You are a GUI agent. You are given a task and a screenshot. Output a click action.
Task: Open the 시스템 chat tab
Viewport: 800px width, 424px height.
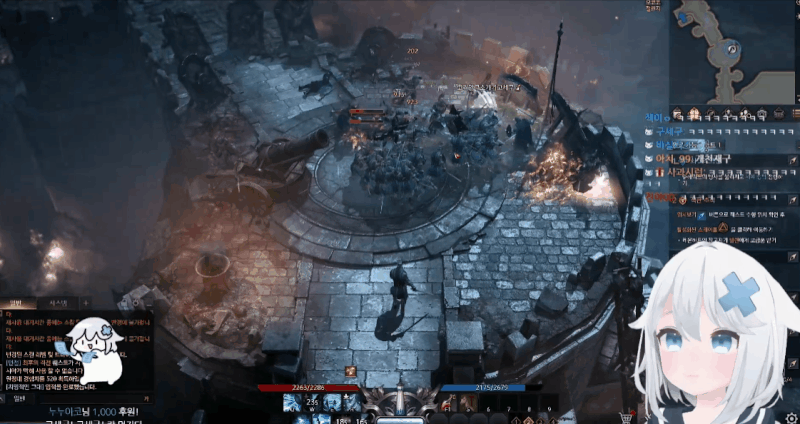pyautogui.click(x=57, y=302)
